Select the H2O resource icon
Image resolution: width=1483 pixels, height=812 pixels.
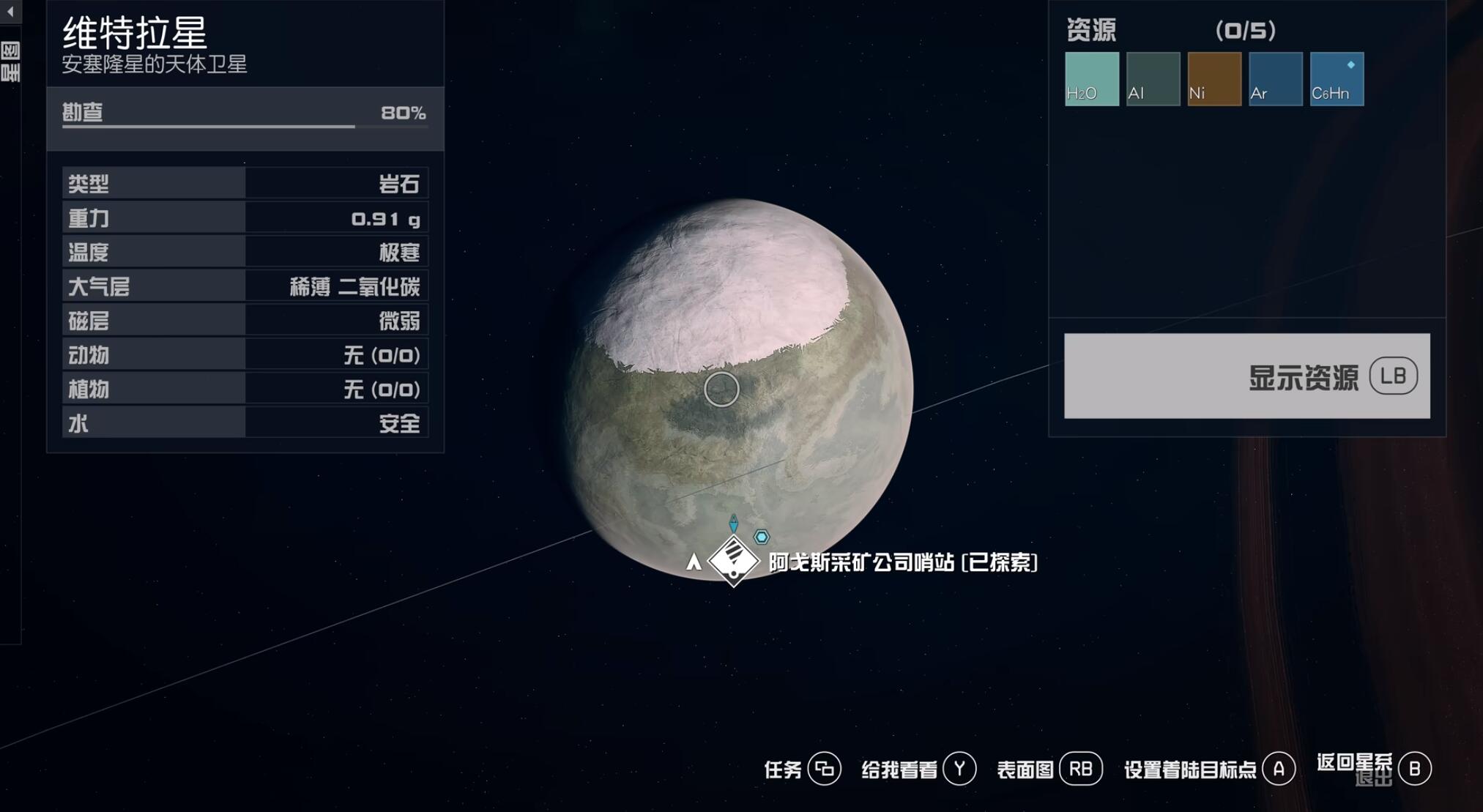(x=1092, y=79)
